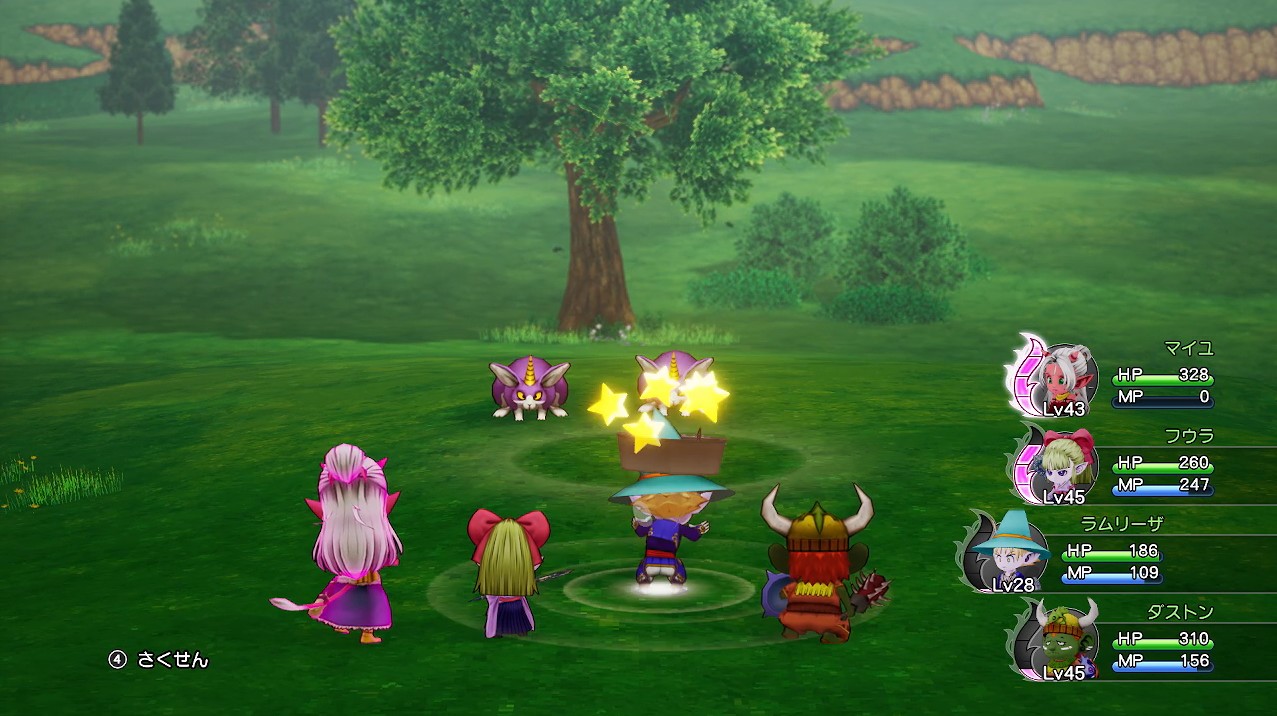Choose ダストン's green horned-helmet portrait
The image size is (1277, 716).
[x=1062, y=638]
